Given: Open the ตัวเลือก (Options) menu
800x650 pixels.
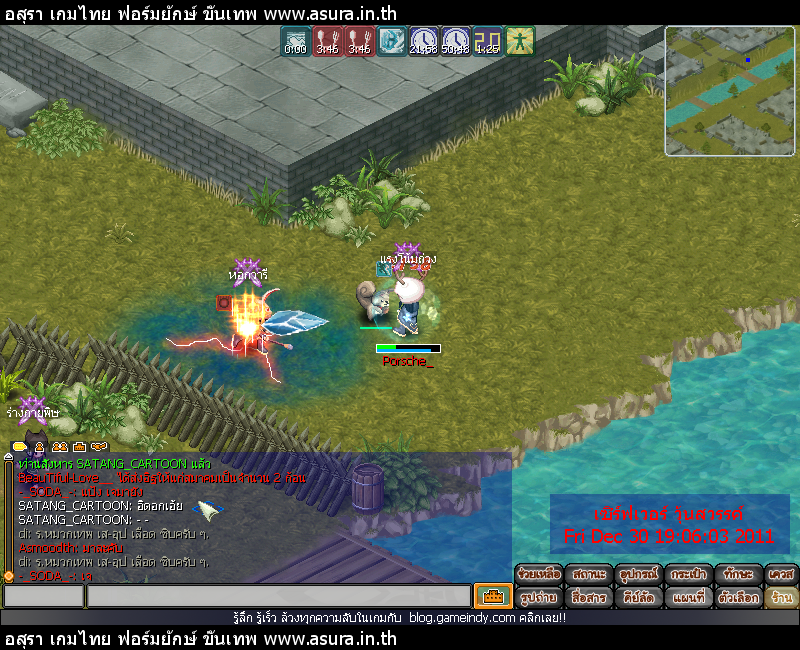Looking at the screenshot, I should [739, 597].
